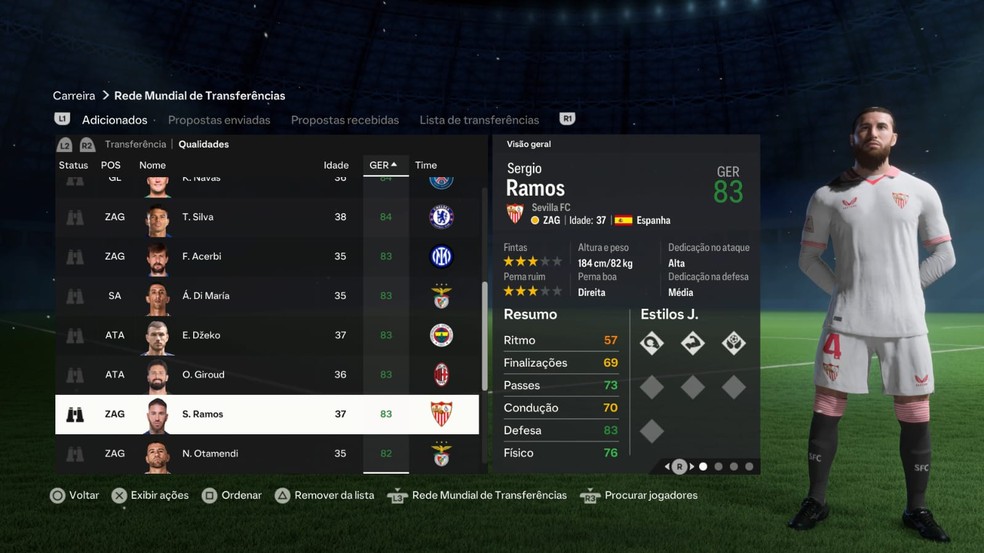Sort players by the GER column
This screenshot has height=553, width=984.
tap(383, 166)
